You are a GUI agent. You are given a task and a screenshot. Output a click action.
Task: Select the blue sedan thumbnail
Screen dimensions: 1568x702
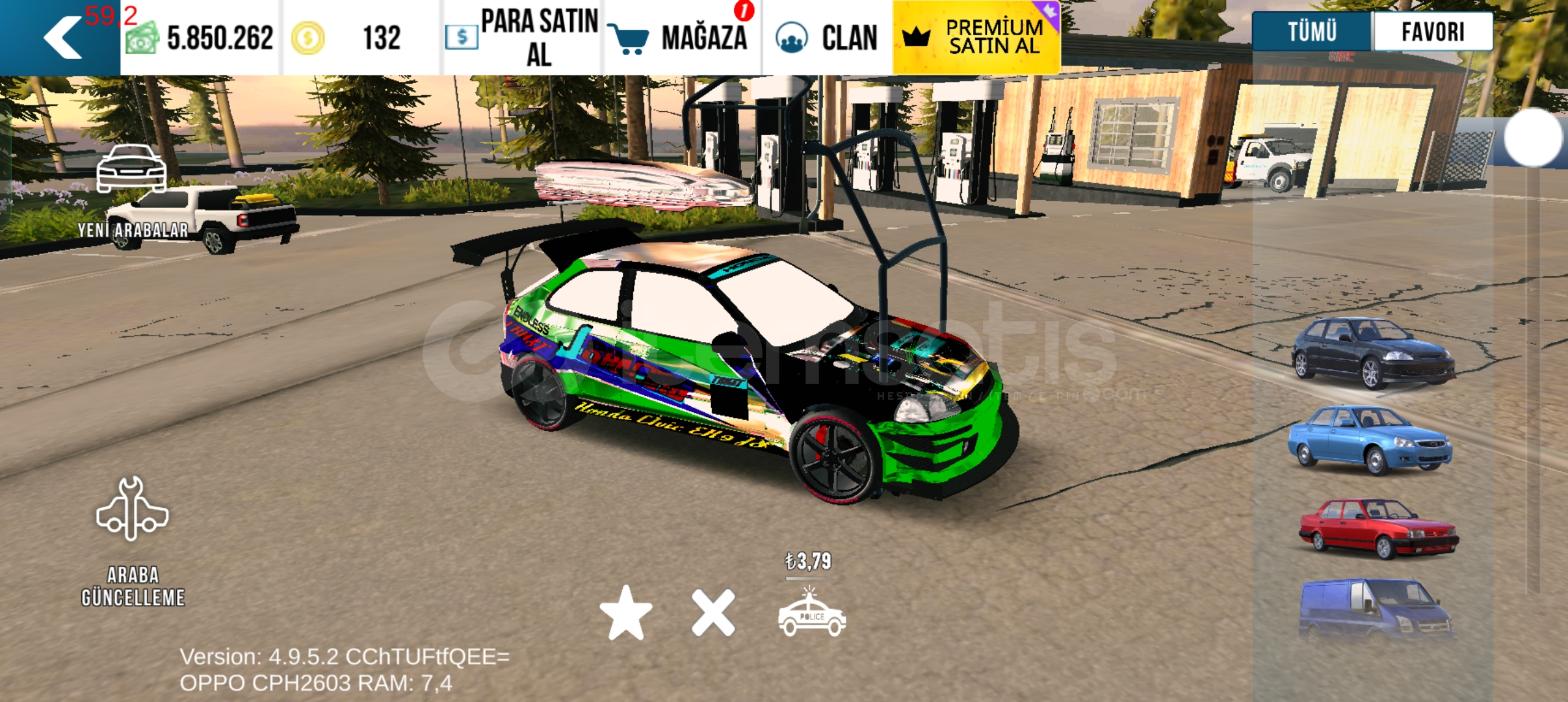pyautogui.click(x=1370, y=440)
